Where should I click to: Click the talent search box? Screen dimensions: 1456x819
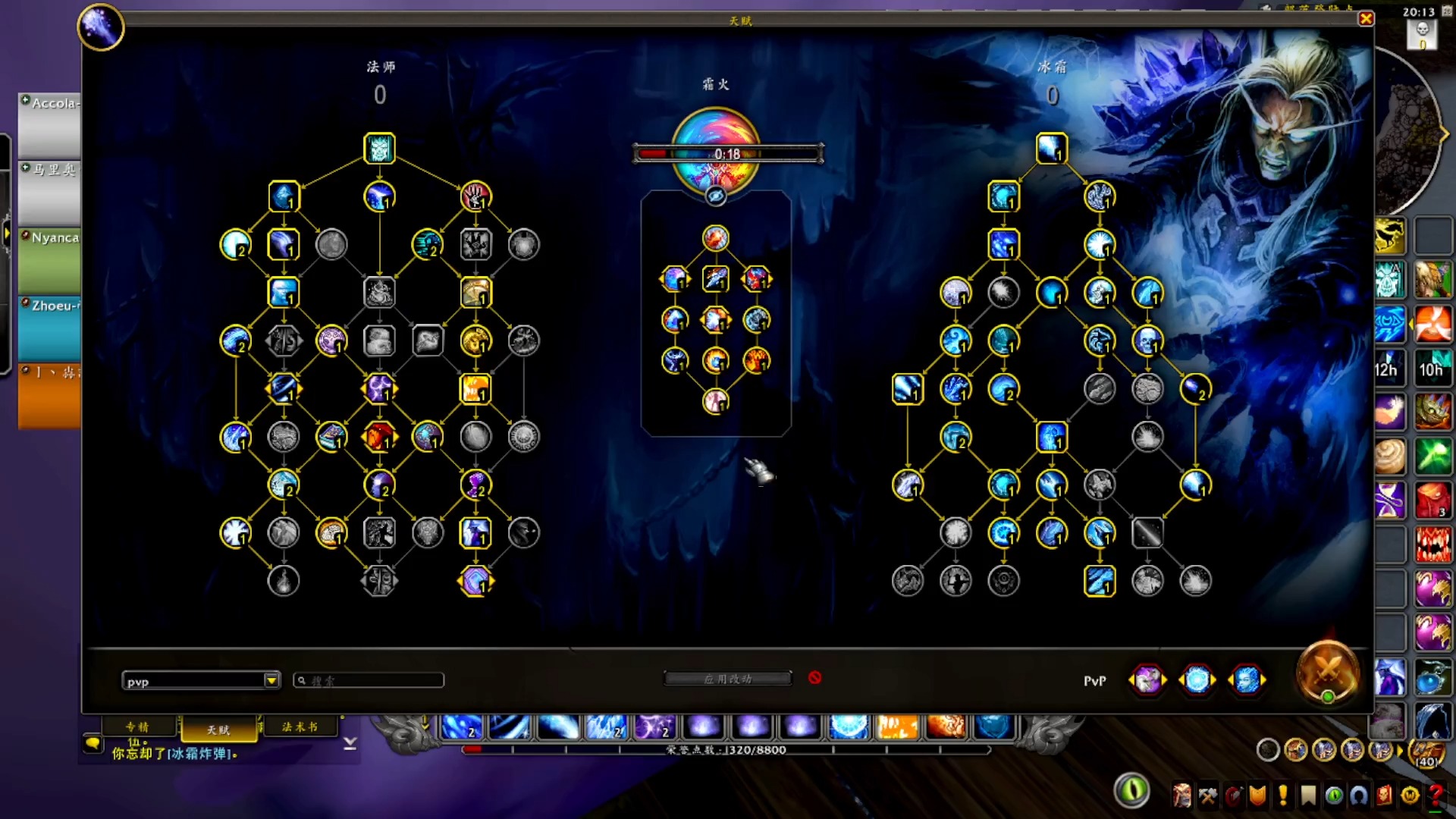click(369, 681)
